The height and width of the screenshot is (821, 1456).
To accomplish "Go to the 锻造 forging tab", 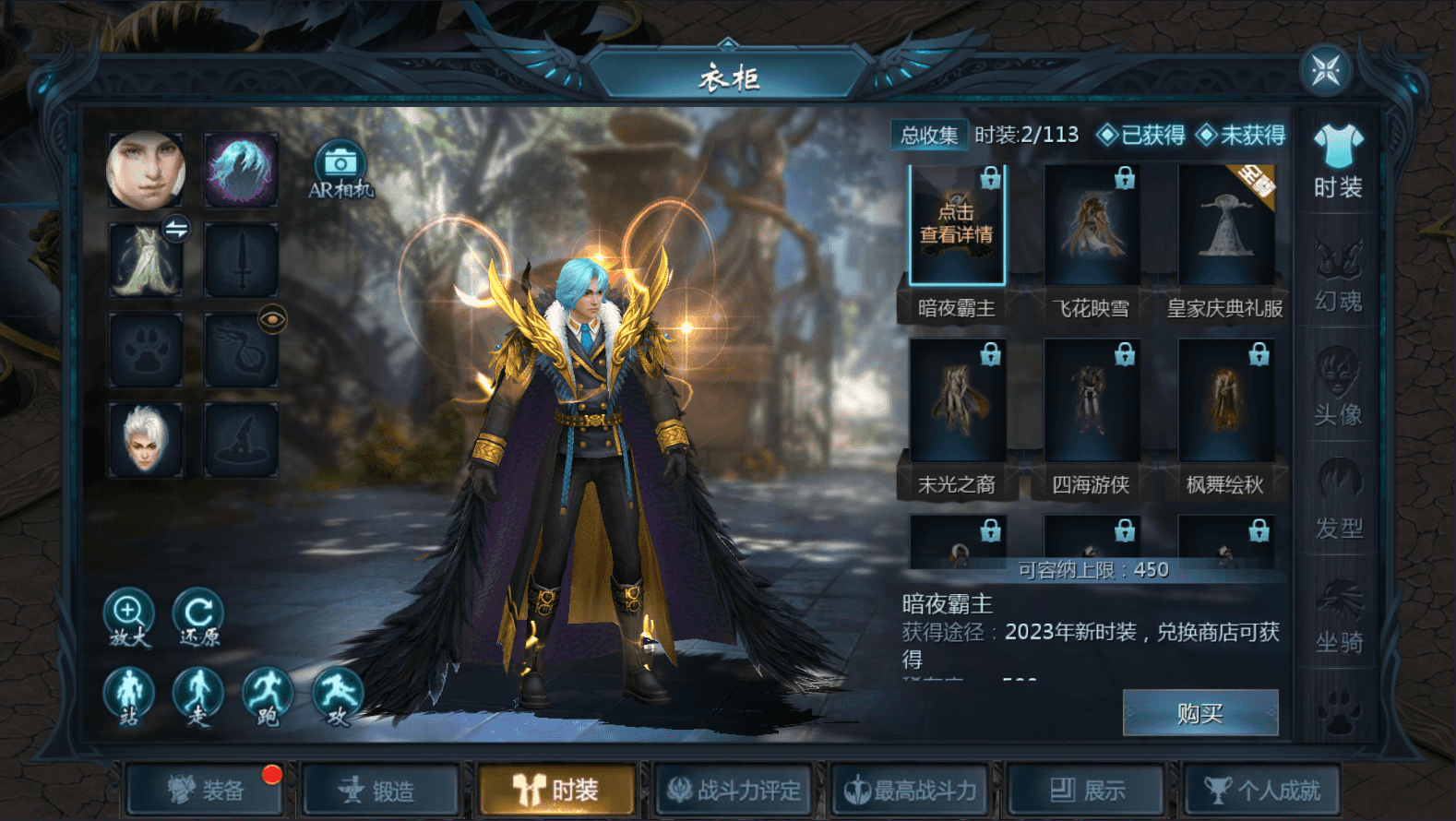I will coord(379,791).
